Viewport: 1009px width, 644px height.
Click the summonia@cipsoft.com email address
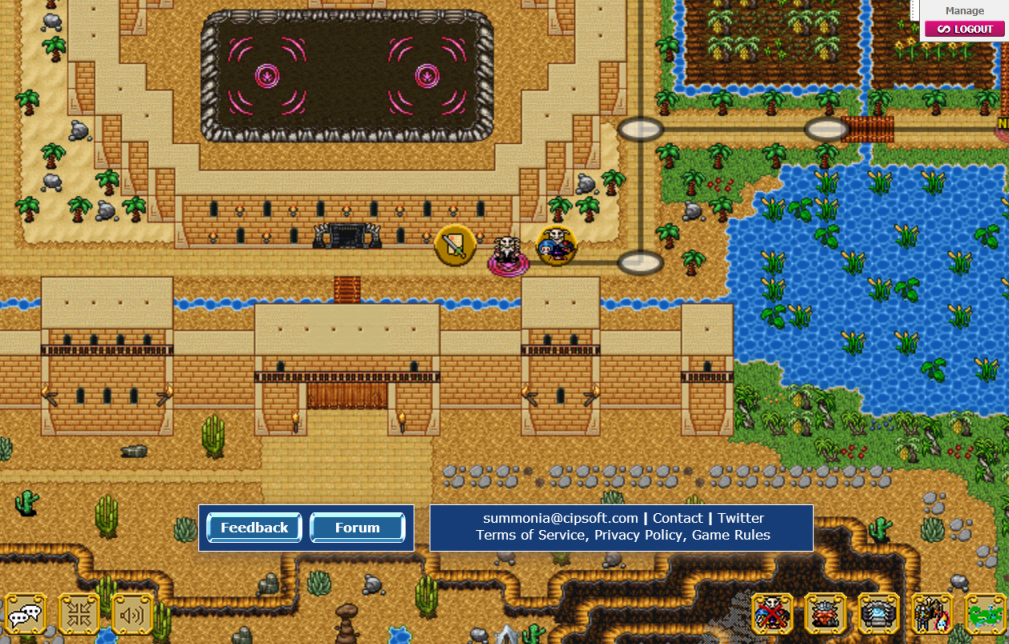(x=560, y=518)
